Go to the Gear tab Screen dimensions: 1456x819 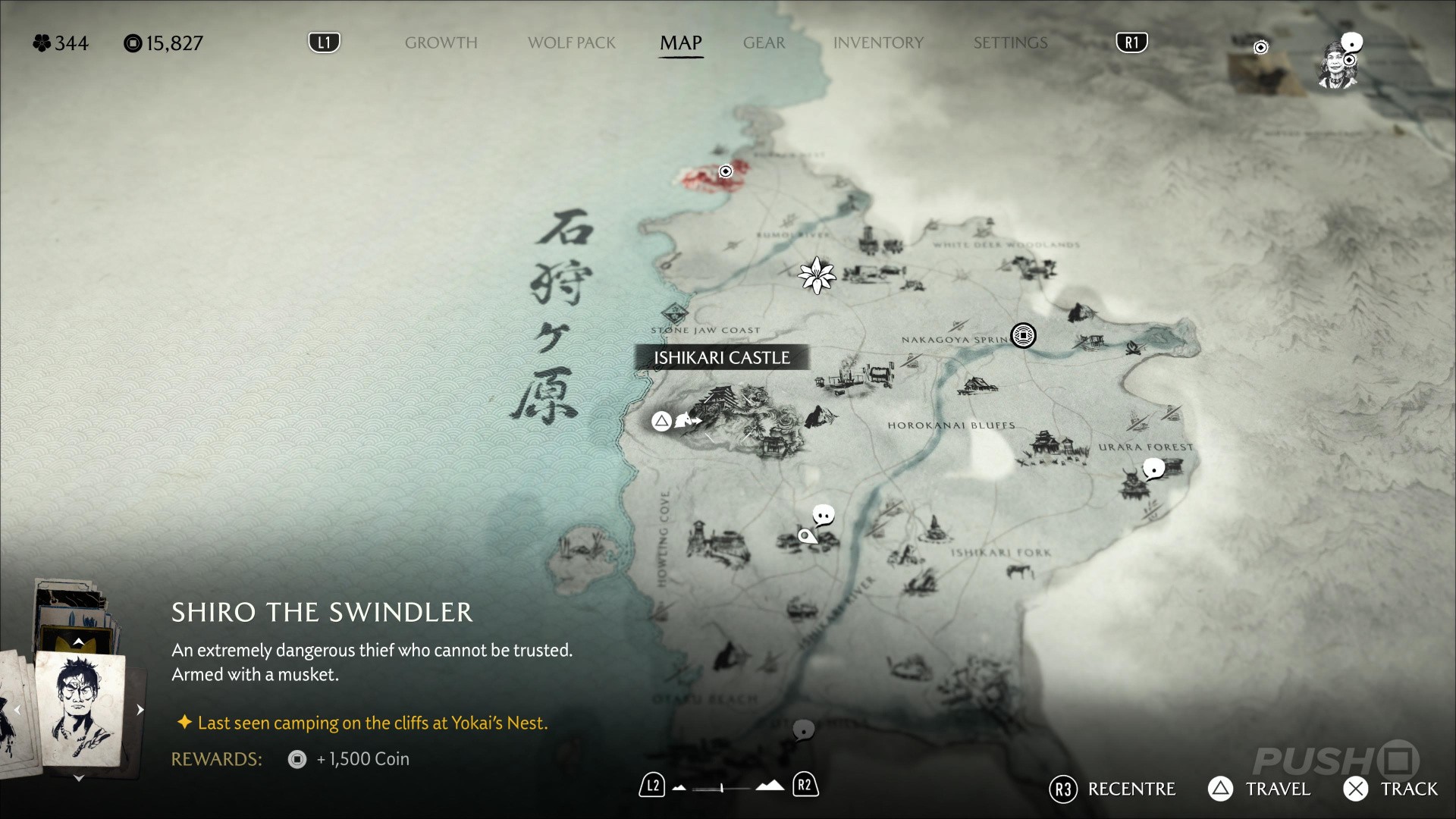(764, 43)
